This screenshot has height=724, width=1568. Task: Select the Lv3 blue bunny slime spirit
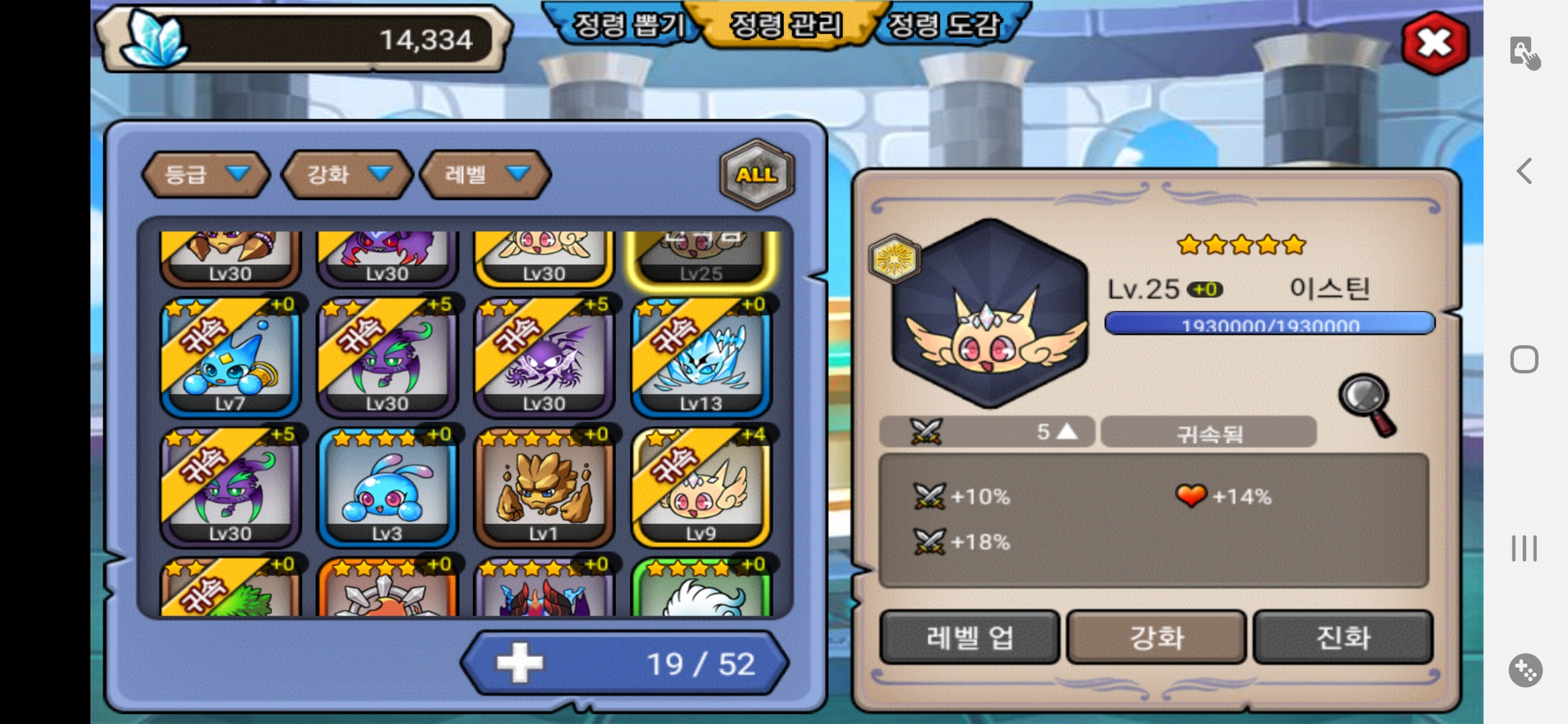387,487
